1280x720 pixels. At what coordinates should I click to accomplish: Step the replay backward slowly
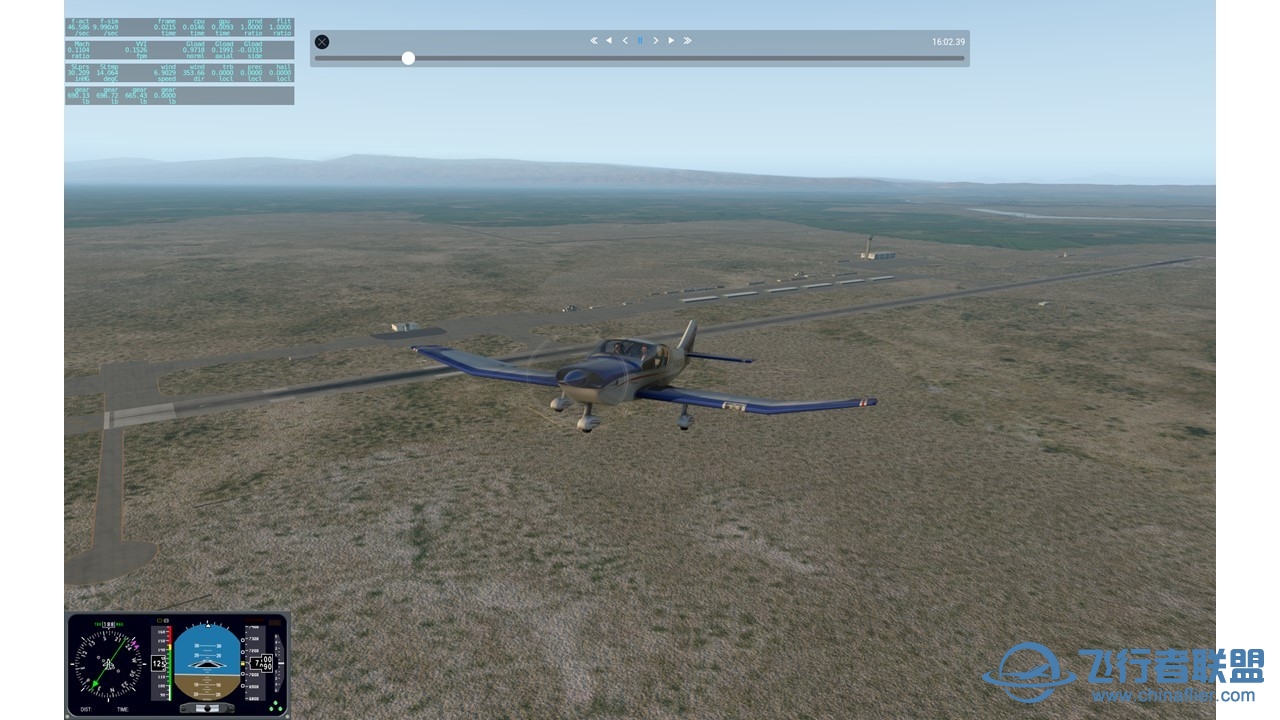click(x=625, y=41)
